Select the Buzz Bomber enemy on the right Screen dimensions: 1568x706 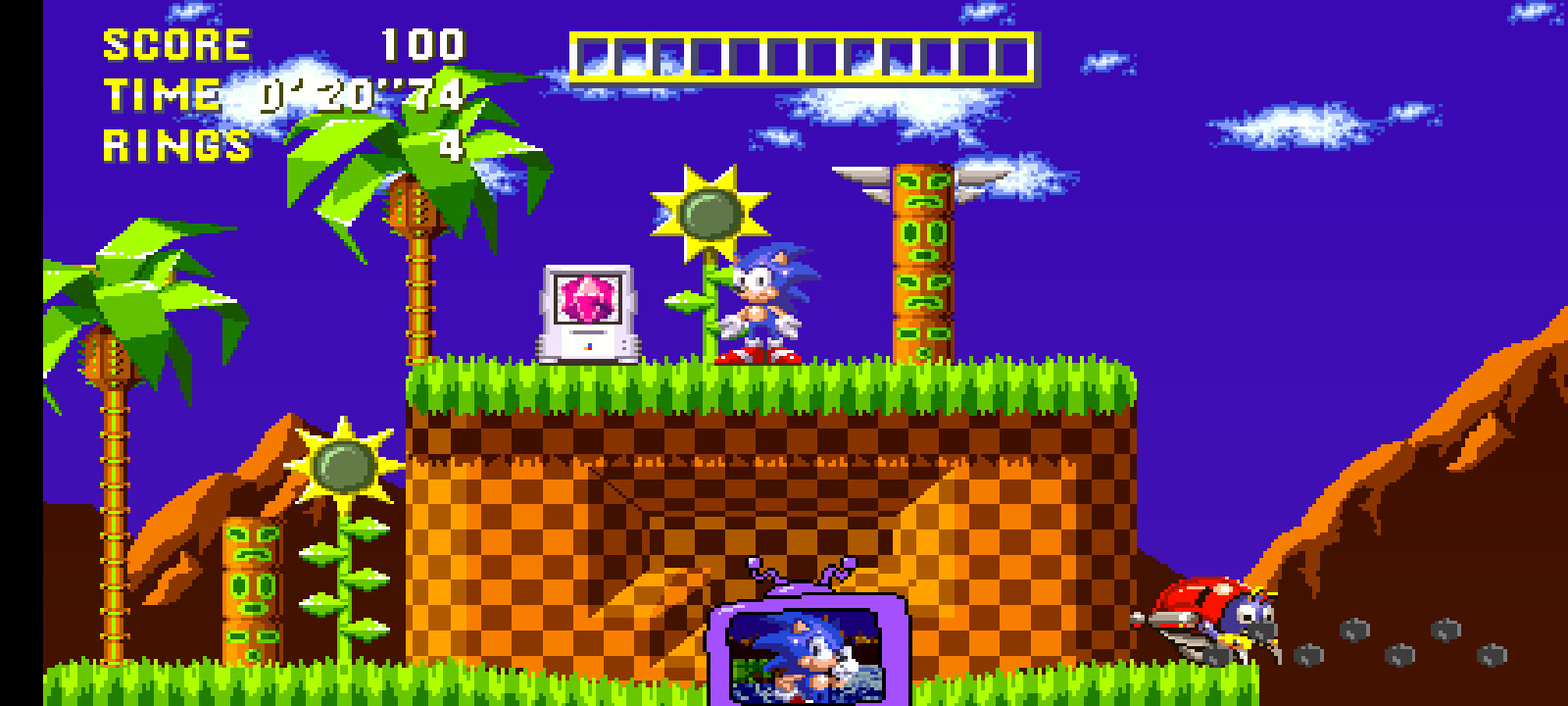pyautogui.click(x=1225, y=613)
